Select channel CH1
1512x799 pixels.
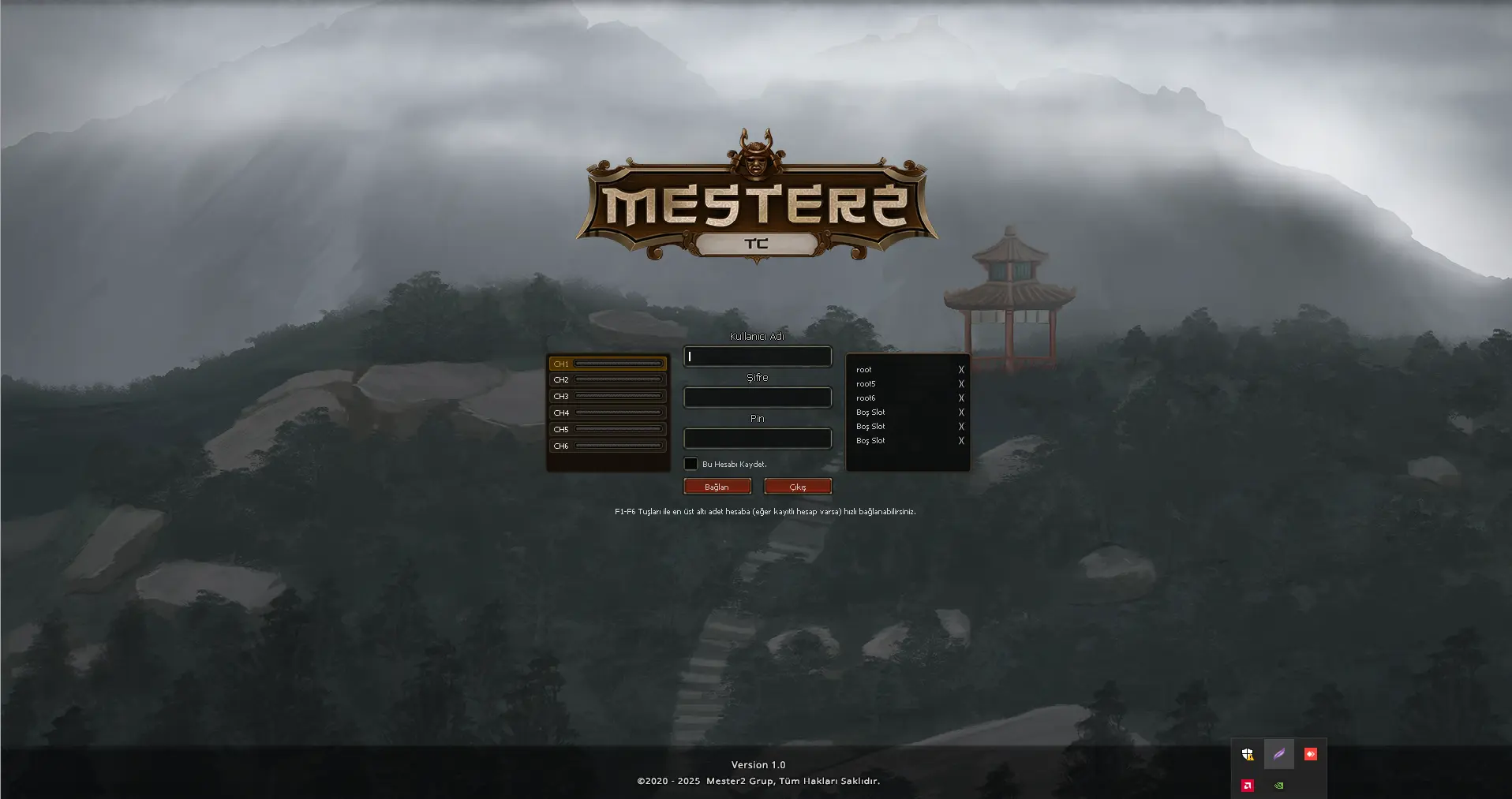[608, 364]
